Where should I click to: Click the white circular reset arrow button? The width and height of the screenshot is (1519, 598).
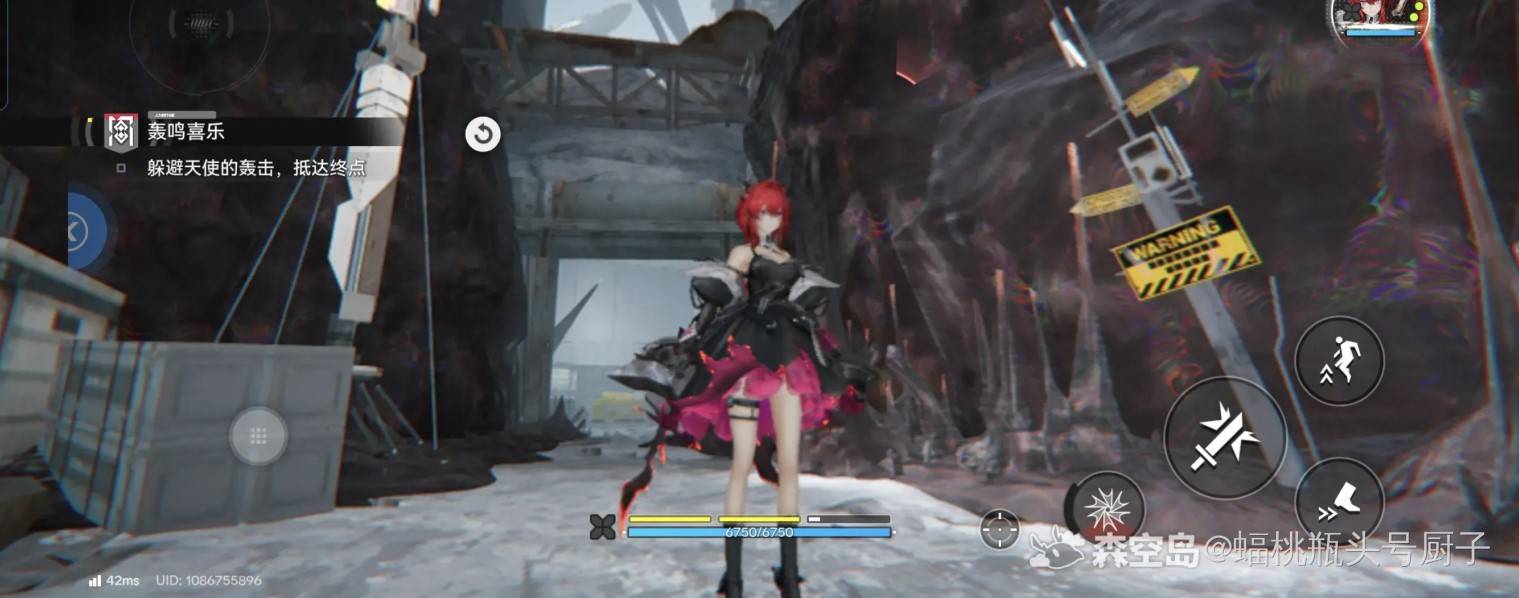pyautogui.click(x=483, y=134)
